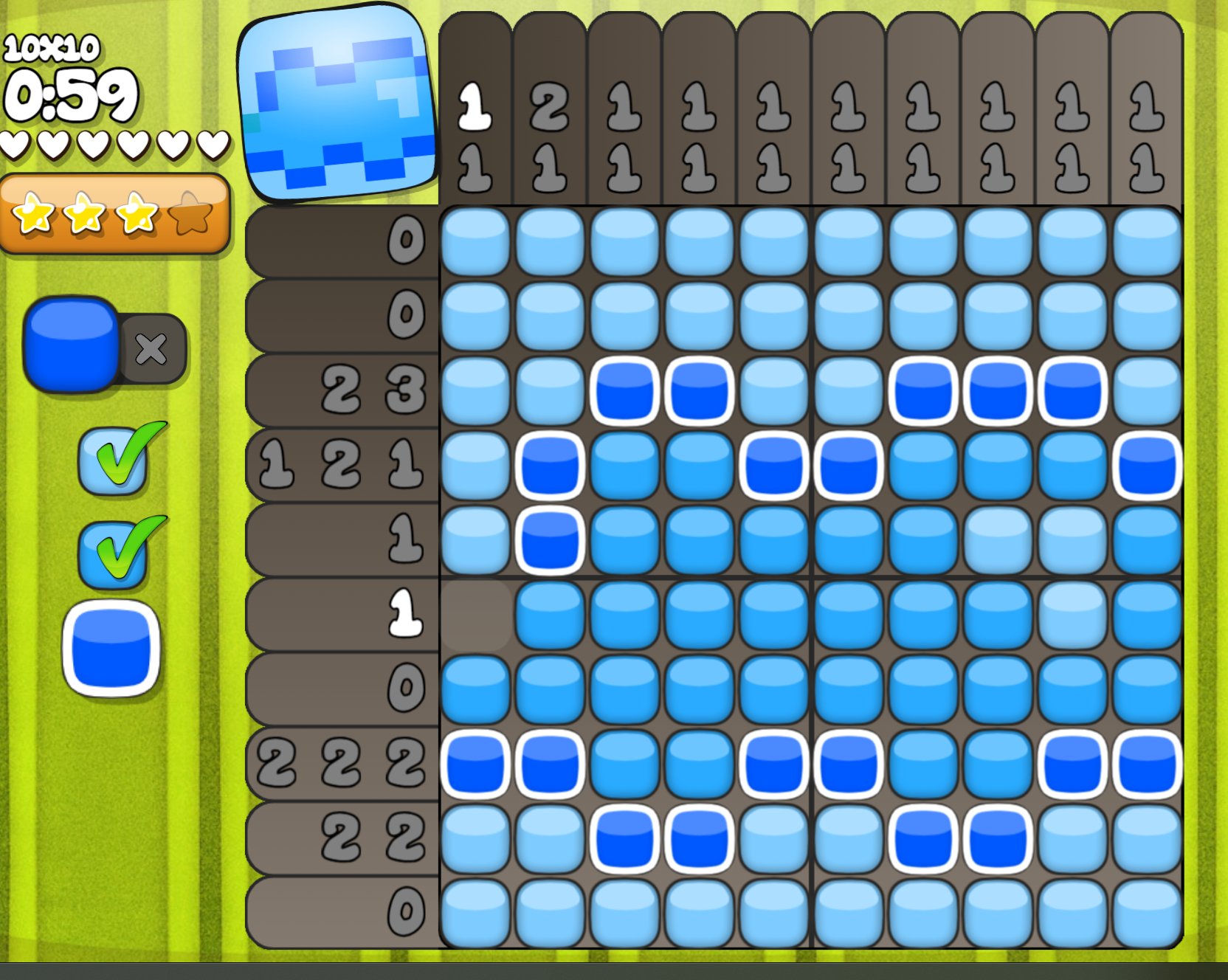Pick the medium blue swatch with checkmark
This screenshot has height=980, width=1228.
click(112, 555)
